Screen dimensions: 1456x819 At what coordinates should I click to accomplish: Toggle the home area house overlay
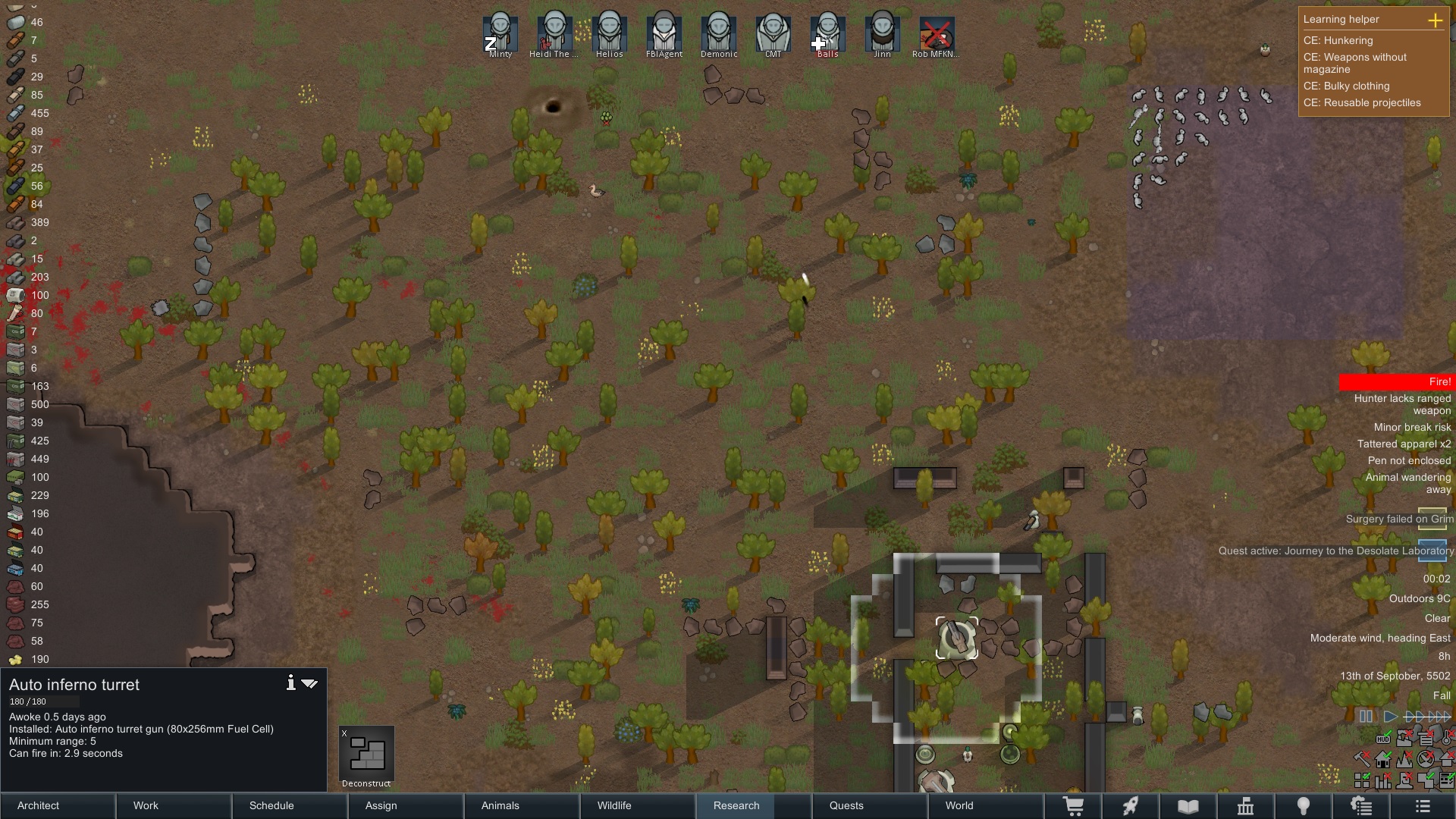(1383, 759)
